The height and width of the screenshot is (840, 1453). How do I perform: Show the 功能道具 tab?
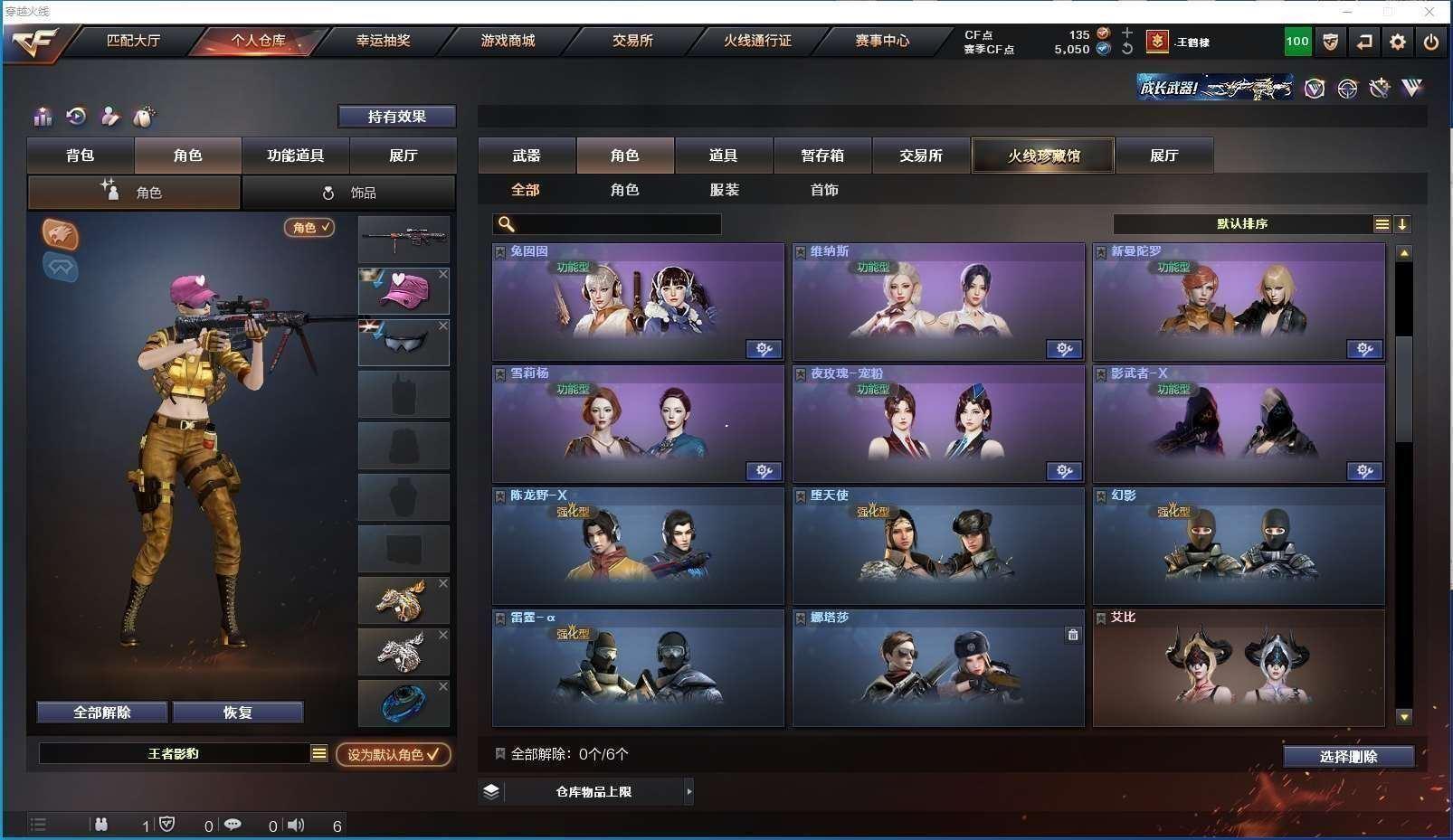(x=295, y=156)
